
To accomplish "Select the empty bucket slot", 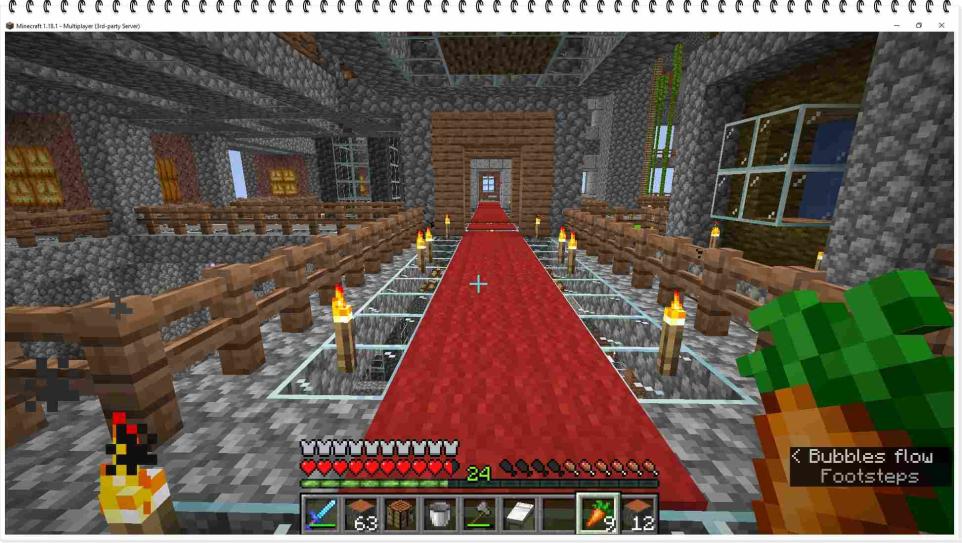I will point(438,514).
